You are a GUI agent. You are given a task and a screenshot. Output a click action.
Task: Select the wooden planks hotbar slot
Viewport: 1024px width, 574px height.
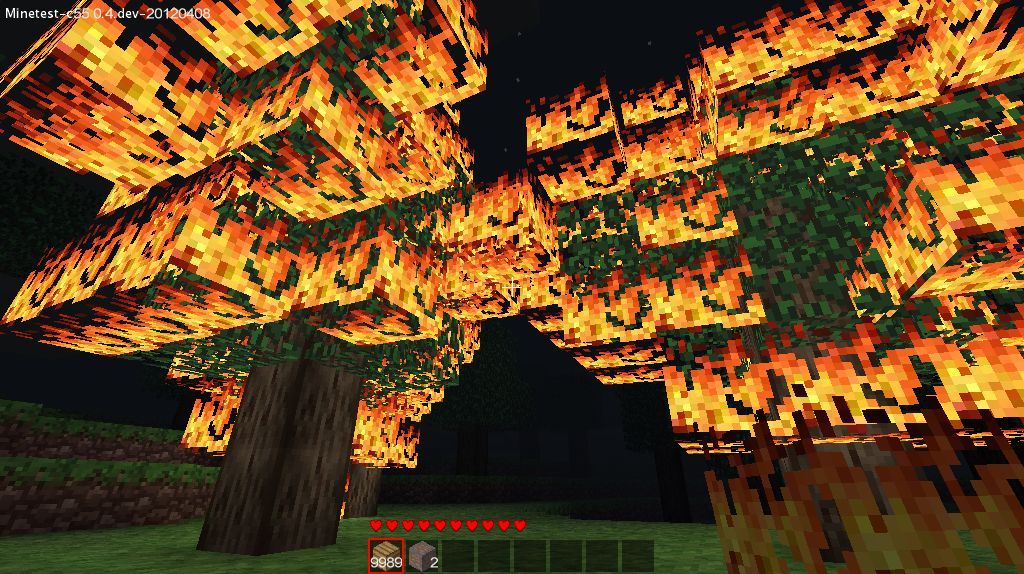point(386,555)
